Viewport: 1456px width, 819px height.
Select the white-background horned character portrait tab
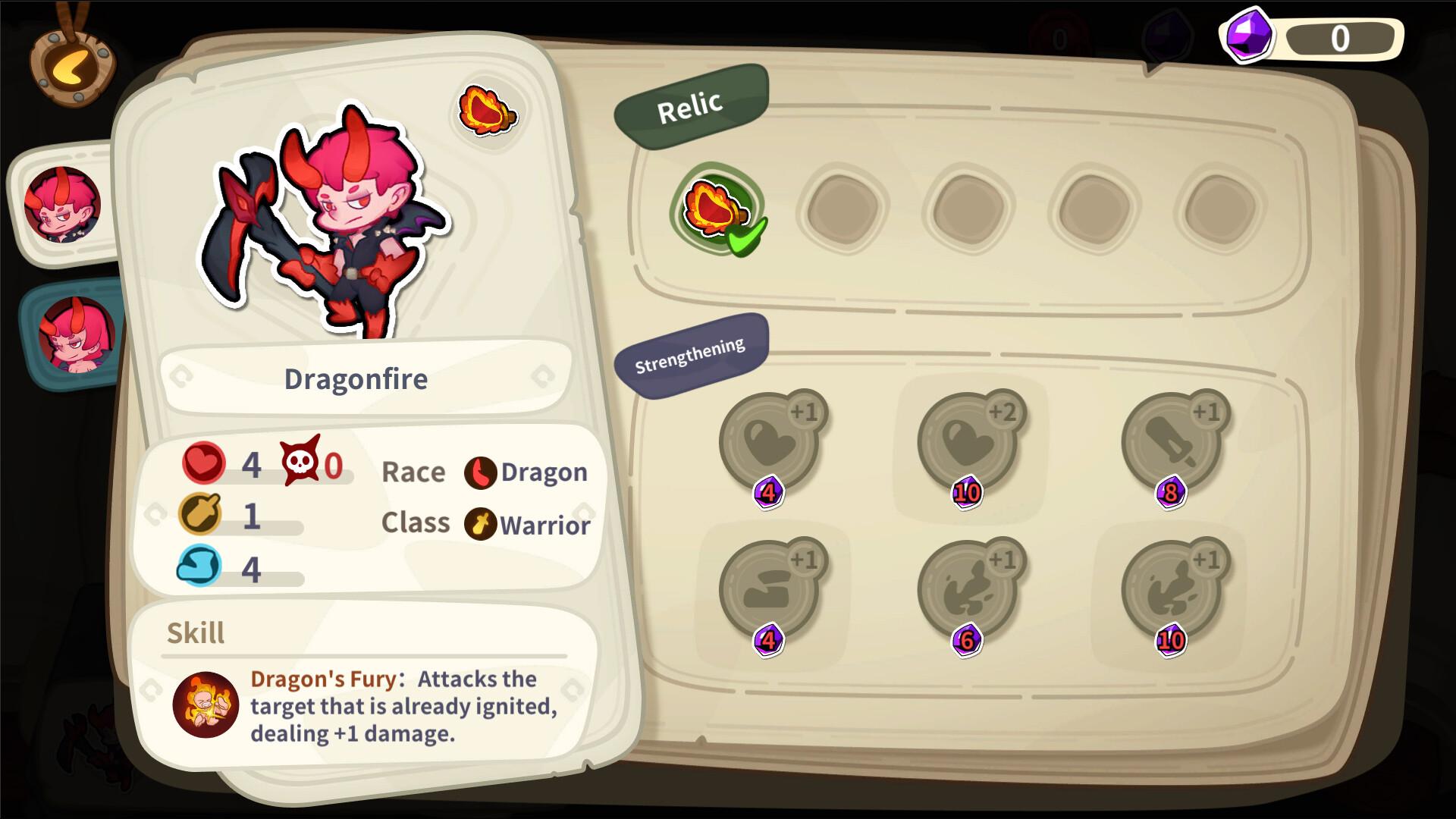point(62,204)
